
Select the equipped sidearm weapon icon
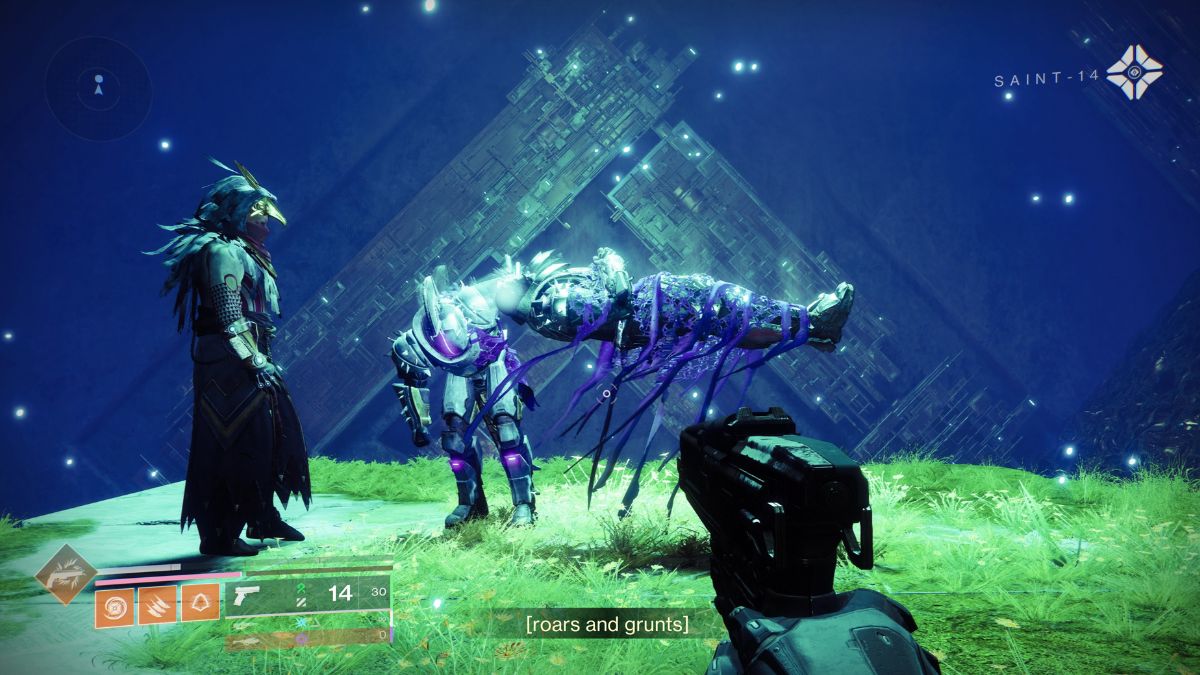[x=247, y=595]
